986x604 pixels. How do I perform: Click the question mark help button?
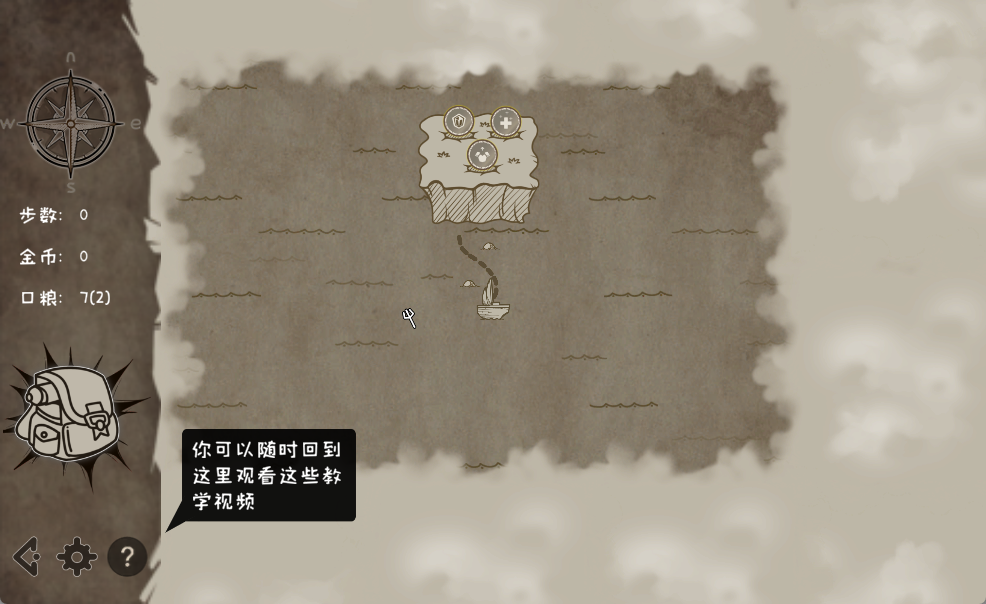(127, 557)
